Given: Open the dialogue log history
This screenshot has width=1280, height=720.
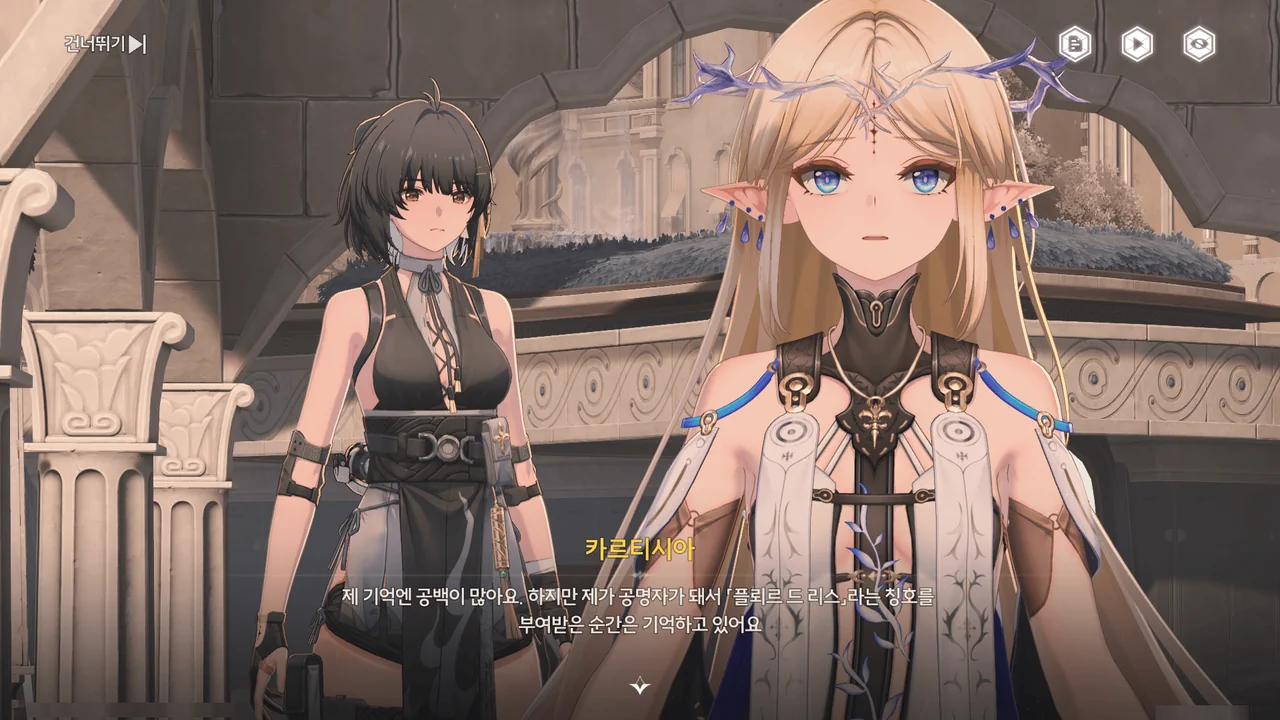Looking at the screenshot, I should (x=1075, y=44).
